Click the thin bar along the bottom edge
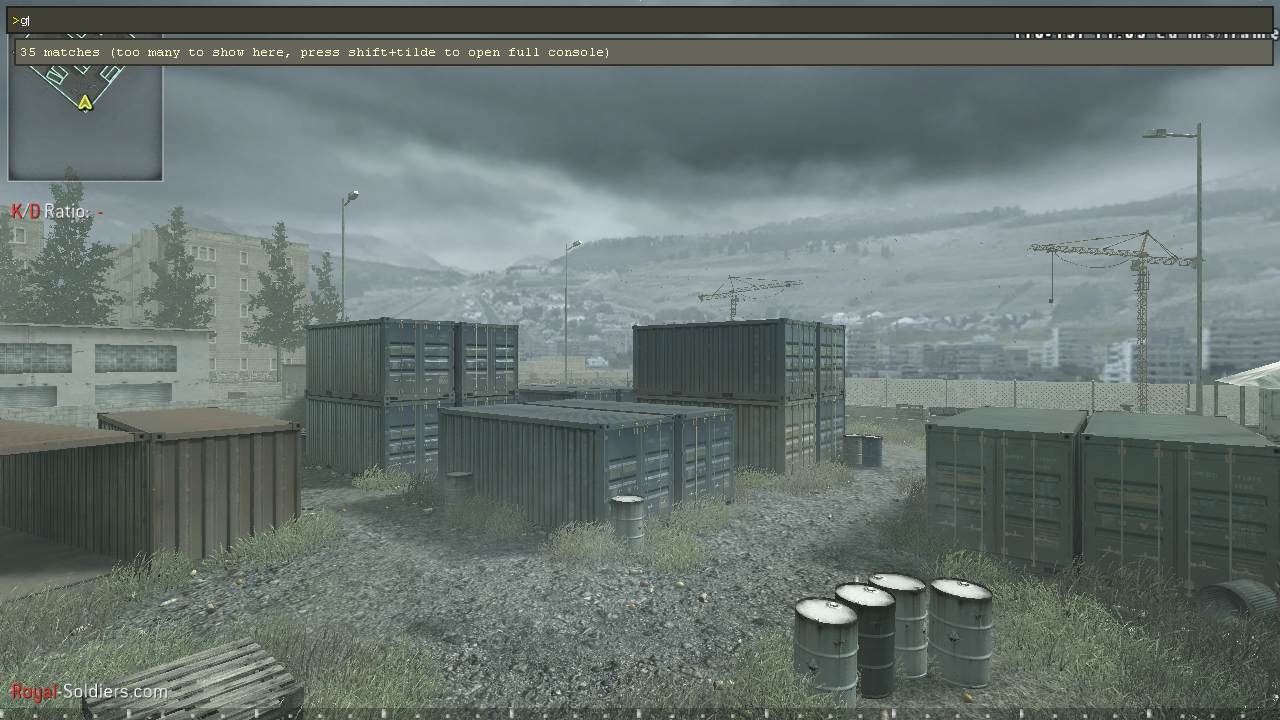This screenshot has width=1280, height=720. (640, 713)
